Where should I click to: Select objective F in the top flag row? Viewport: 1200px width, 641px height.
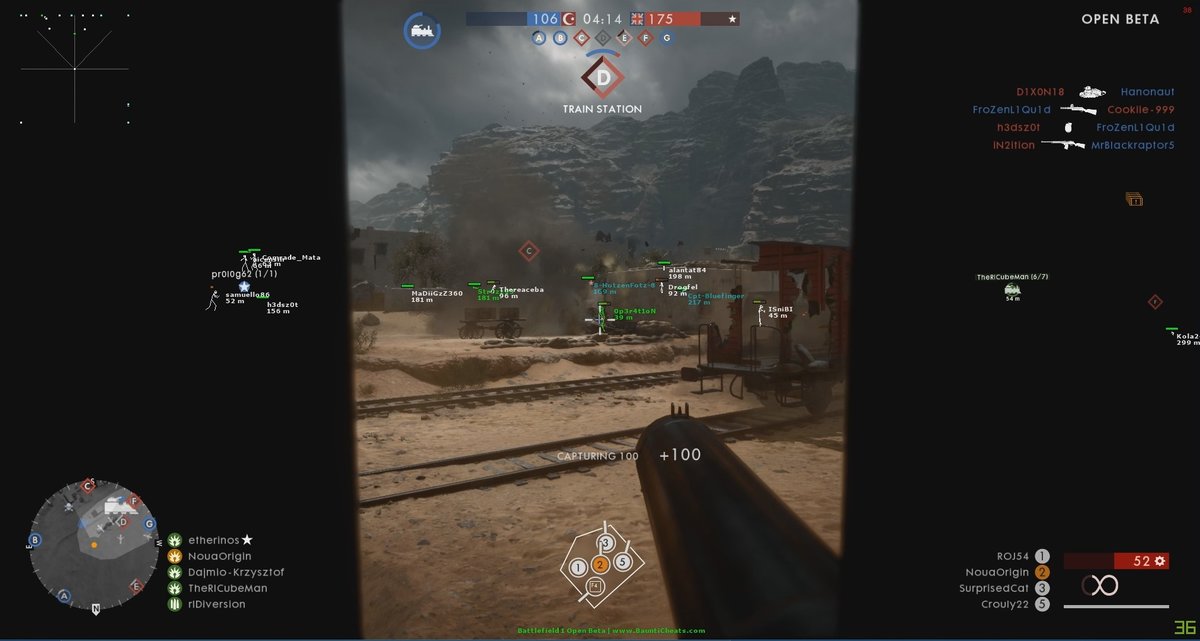pyautogui.click(x=645, y=38)
